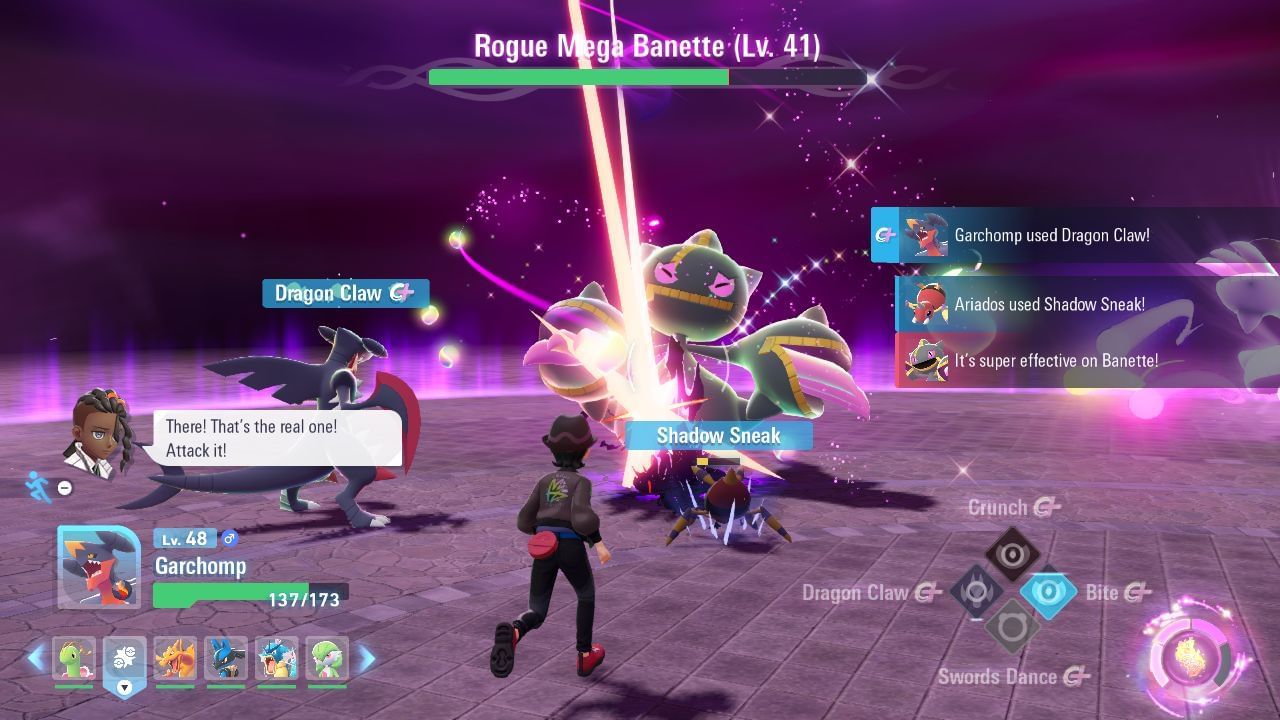
Task: Cycle party bar with the right arrow
Action: 366,658
